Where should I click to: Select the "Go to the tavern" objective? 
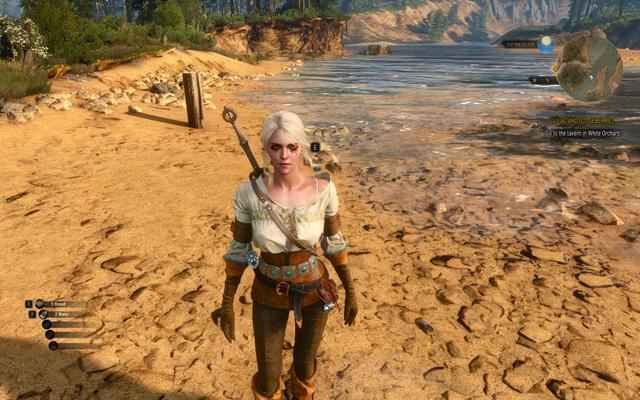click(585, 133)
